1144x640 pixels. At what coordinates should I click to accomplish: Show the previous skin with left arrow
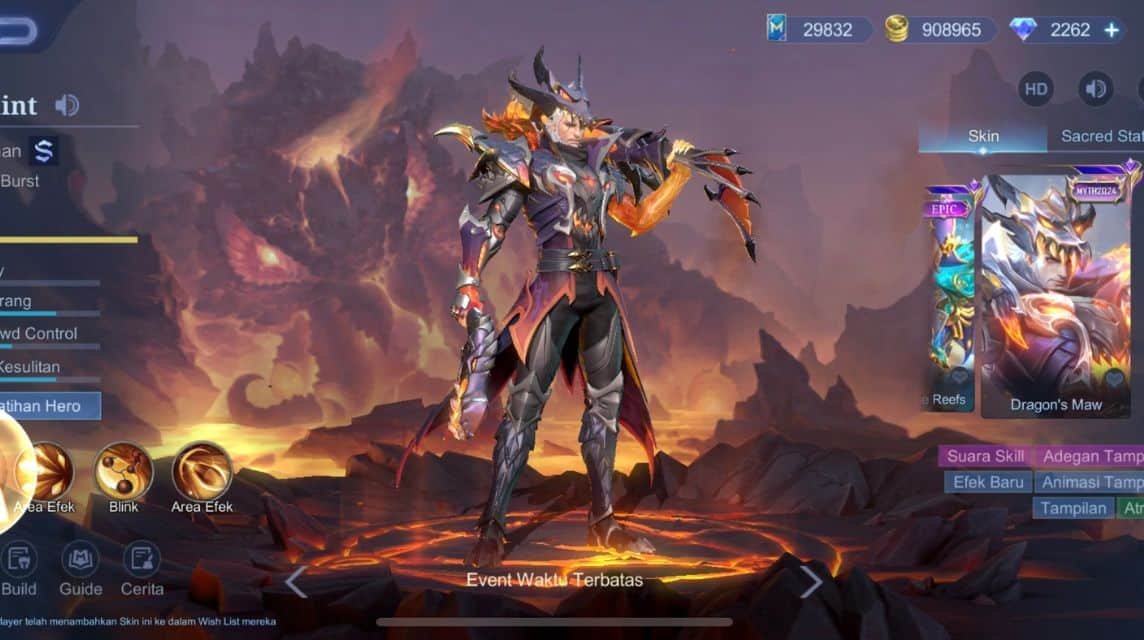click(x=296, y=581)
